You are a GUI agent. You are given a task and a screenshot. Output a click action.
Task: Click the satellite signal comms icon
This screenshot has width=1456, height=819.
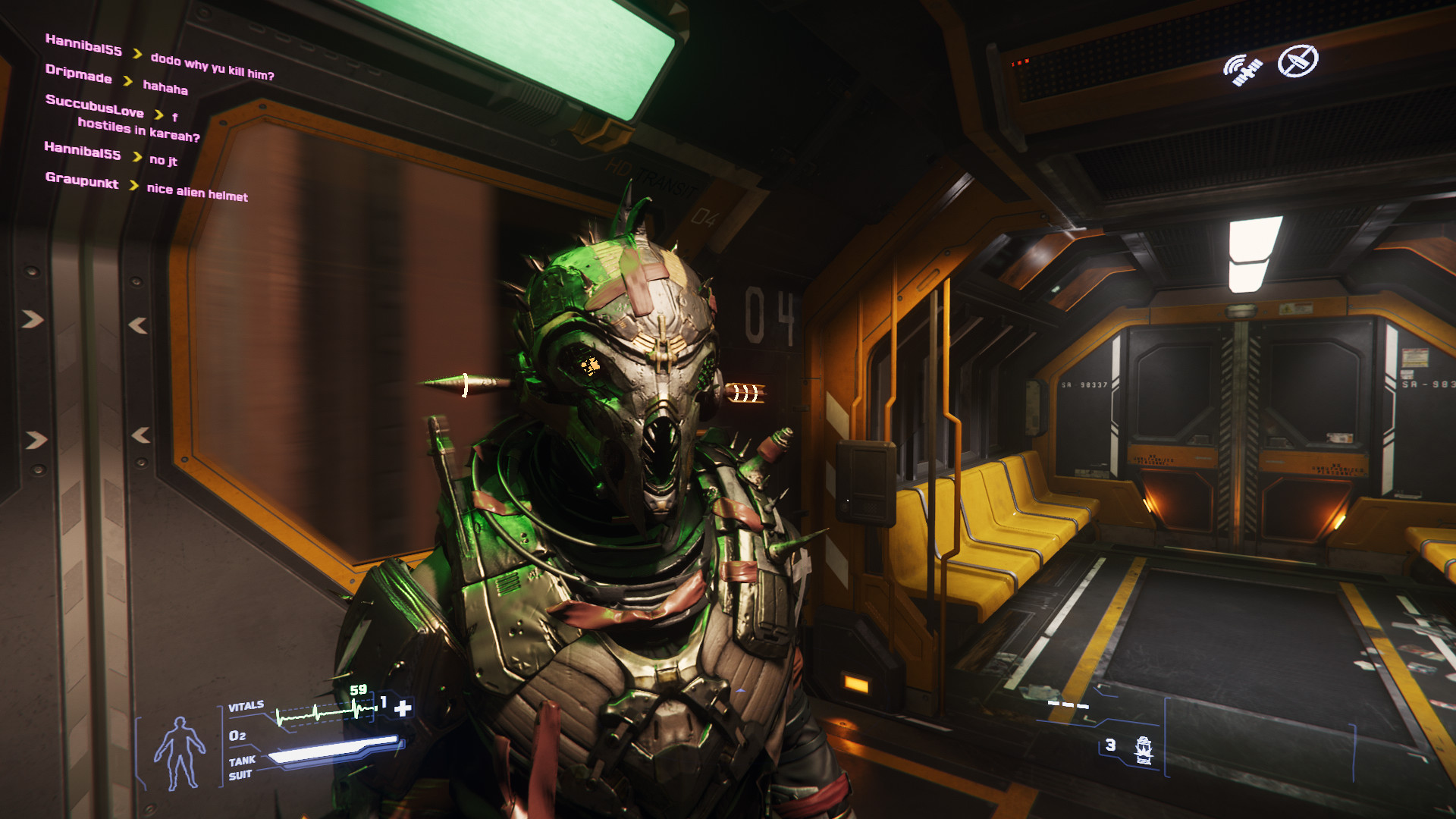pos(1242,70)
